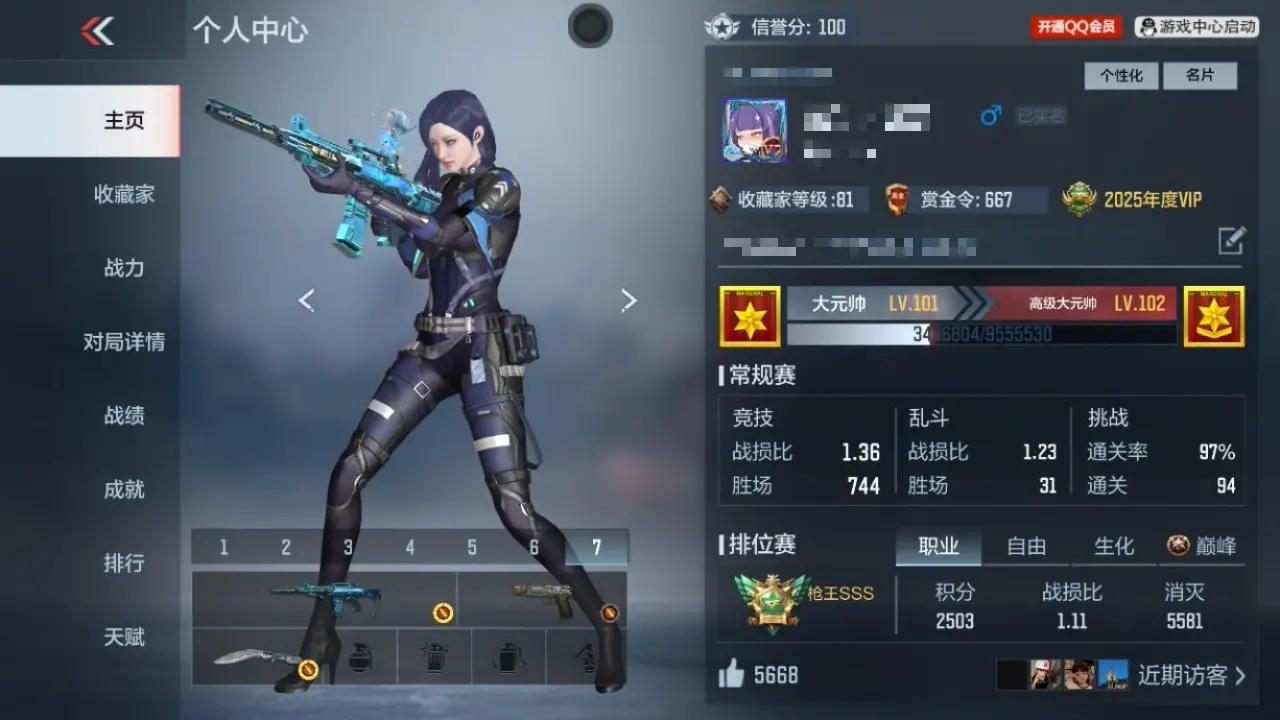This screenshot has width=1280, height=720.
Task: Switch to loadout slot 3
Action: coord(348,548)
